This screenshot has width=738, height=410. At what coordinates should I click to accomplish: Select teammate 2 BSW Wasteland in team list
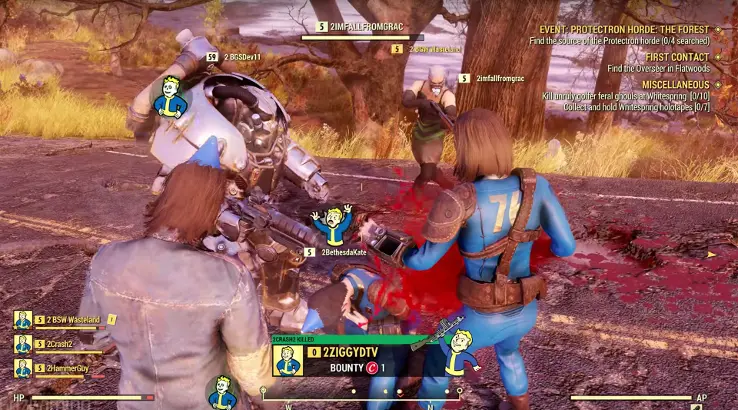tap(73, 320)
